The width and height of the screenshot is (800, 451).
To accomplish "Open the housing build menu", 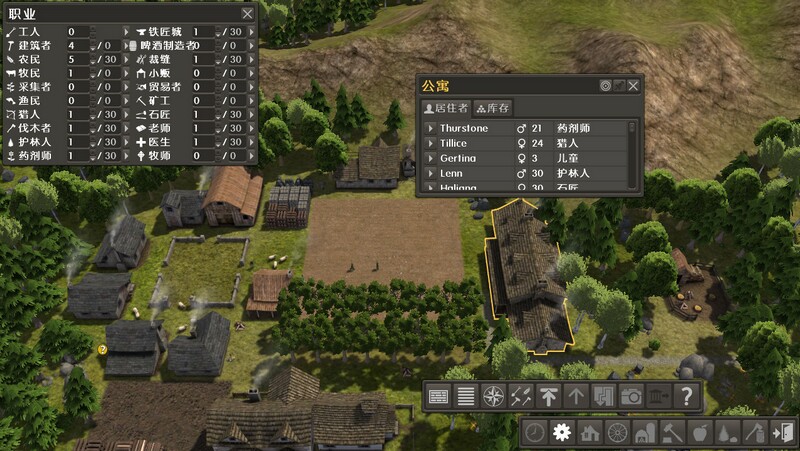I will click(590, 433).
